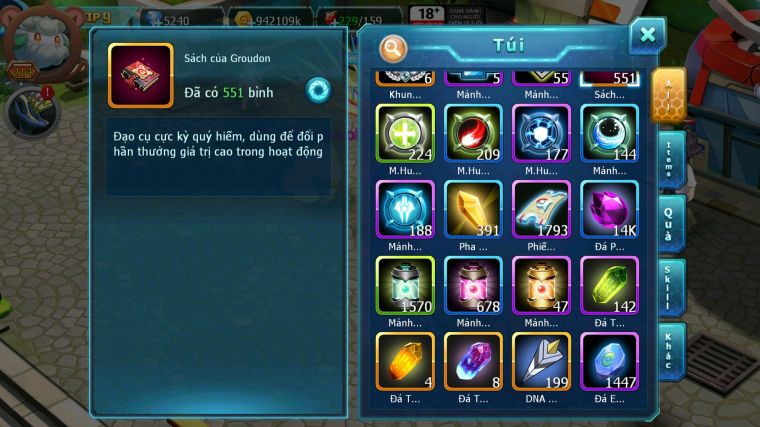The height and width of the screenshot is (427, 760).
Task: Choose the blue eye orb with 144
Action: 609,134
